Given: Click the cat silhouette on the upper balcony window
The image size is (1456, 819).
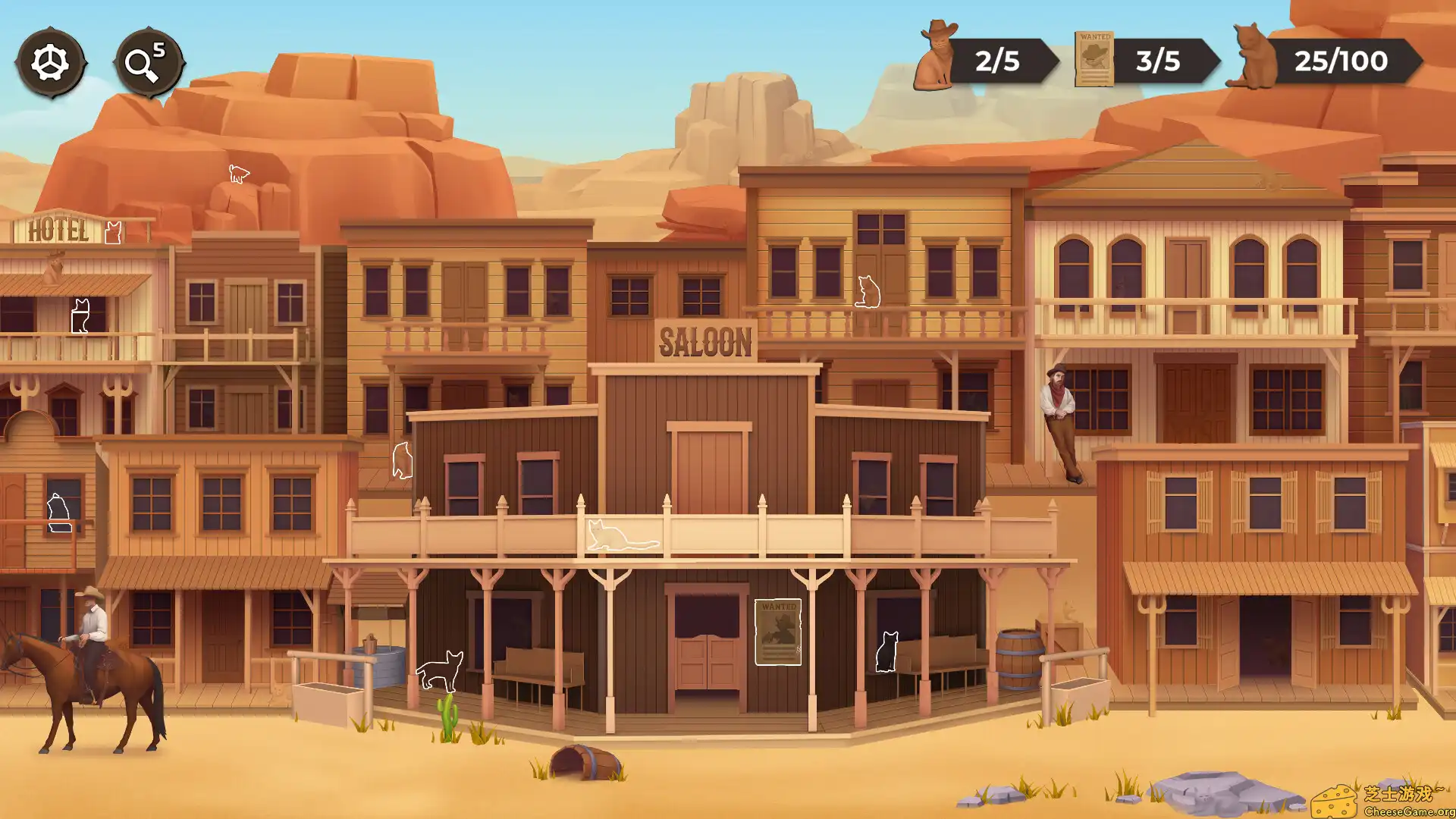Looking at the screenshot, I should pos(867,292).
